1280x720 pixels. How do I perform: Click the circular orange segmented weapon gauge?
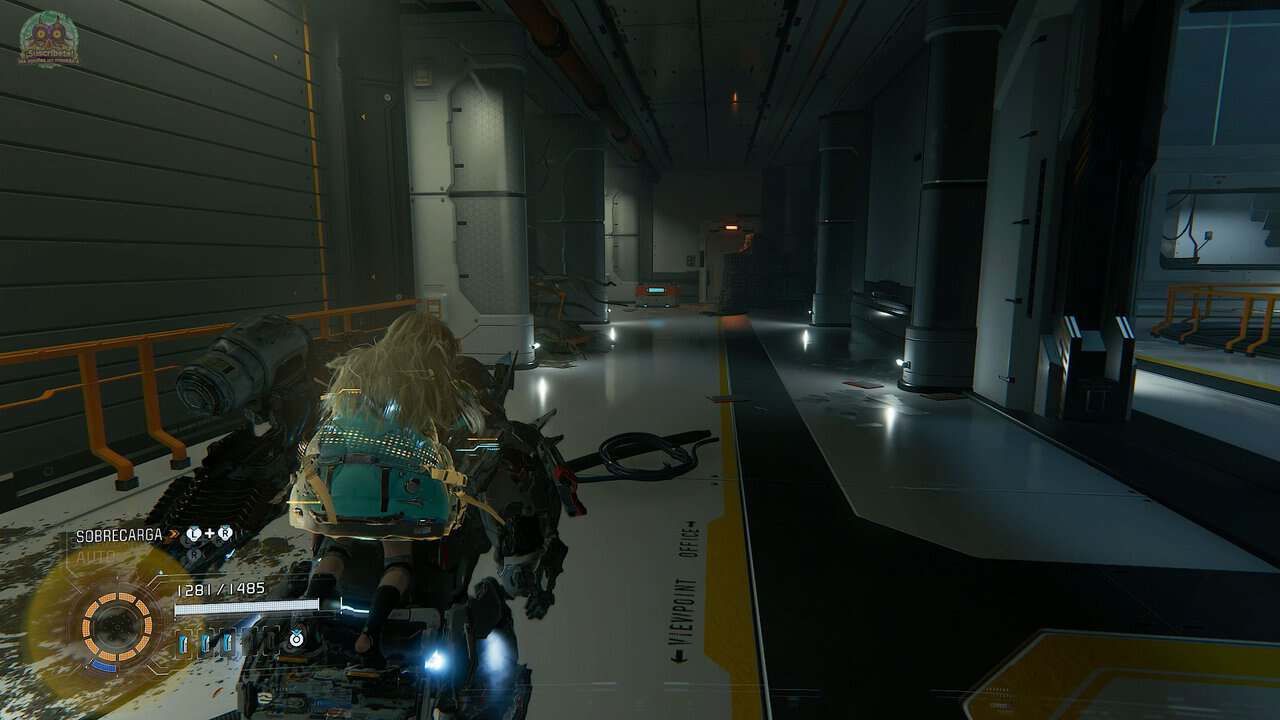117,626
